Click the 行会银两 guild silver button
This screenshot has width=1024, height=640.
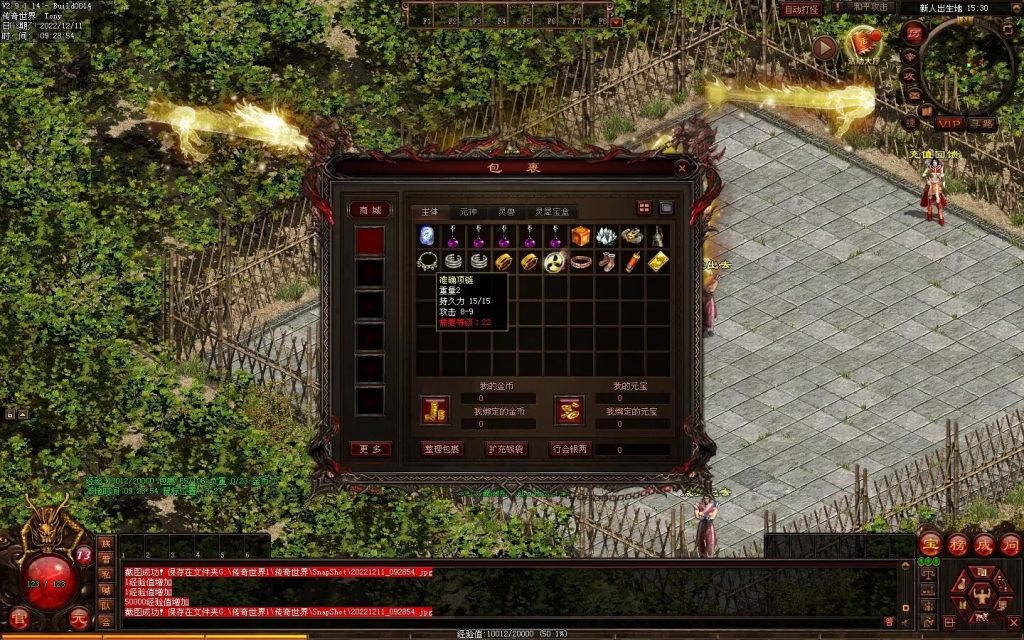[x=571, y=449]
